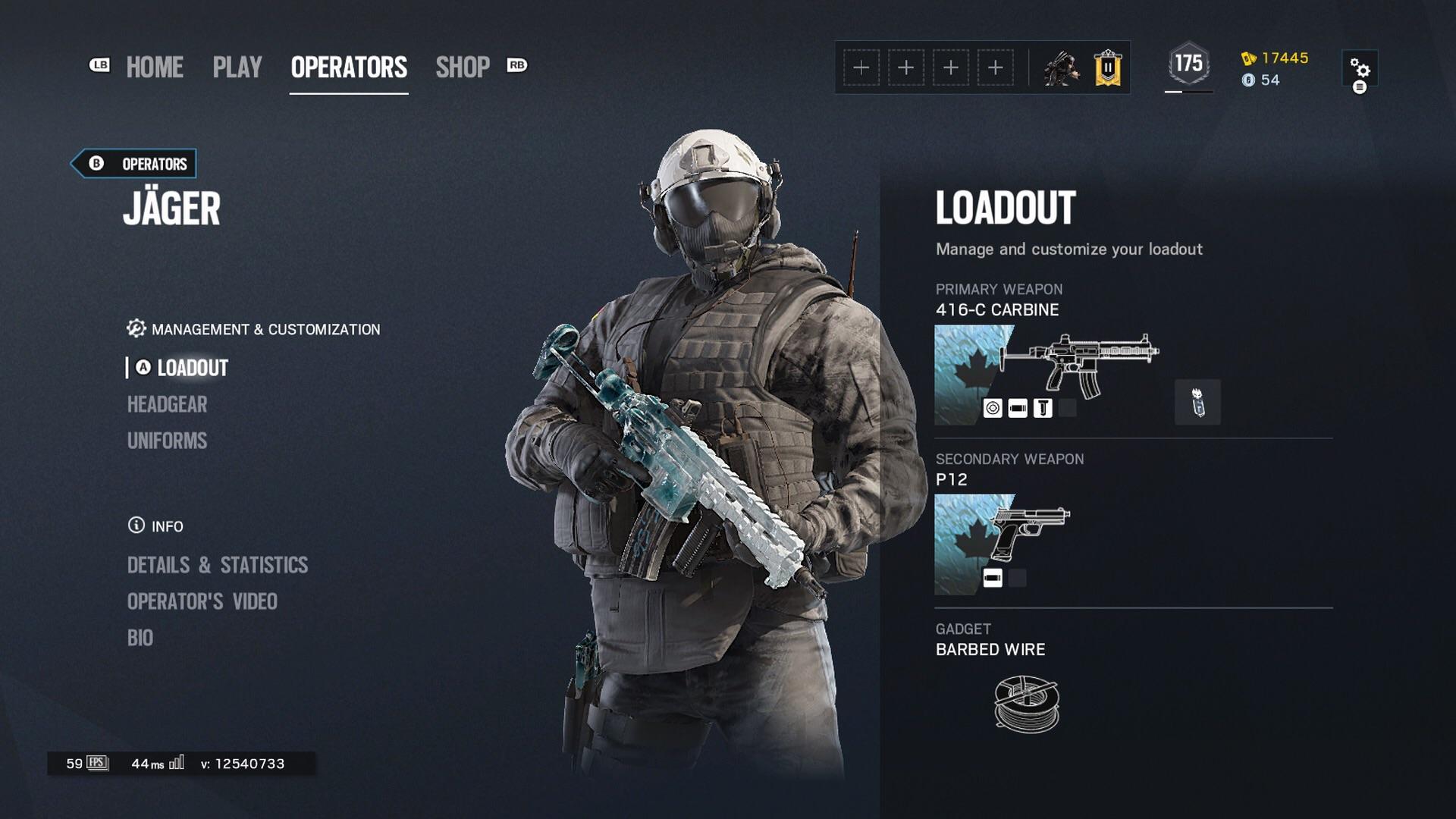Switch to the SHOP tab
The height and width of the screenshot is (819, 1456).
(x=463, y=67)
